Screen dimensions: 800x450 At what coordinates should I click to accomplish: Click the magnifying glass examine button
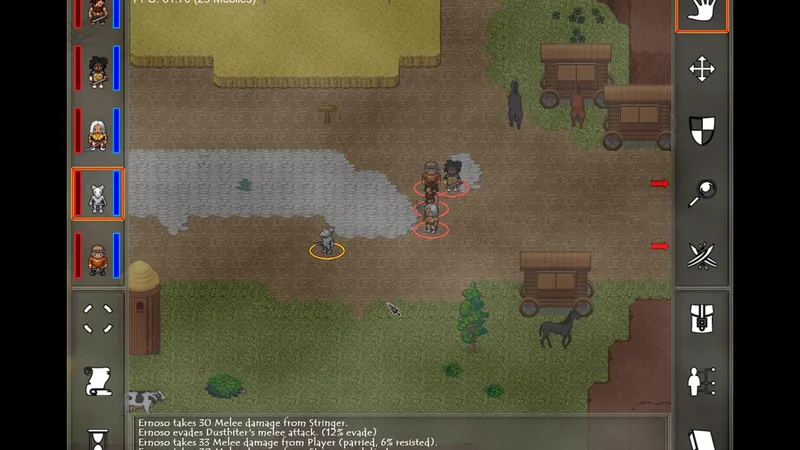(x=701, y=193)
